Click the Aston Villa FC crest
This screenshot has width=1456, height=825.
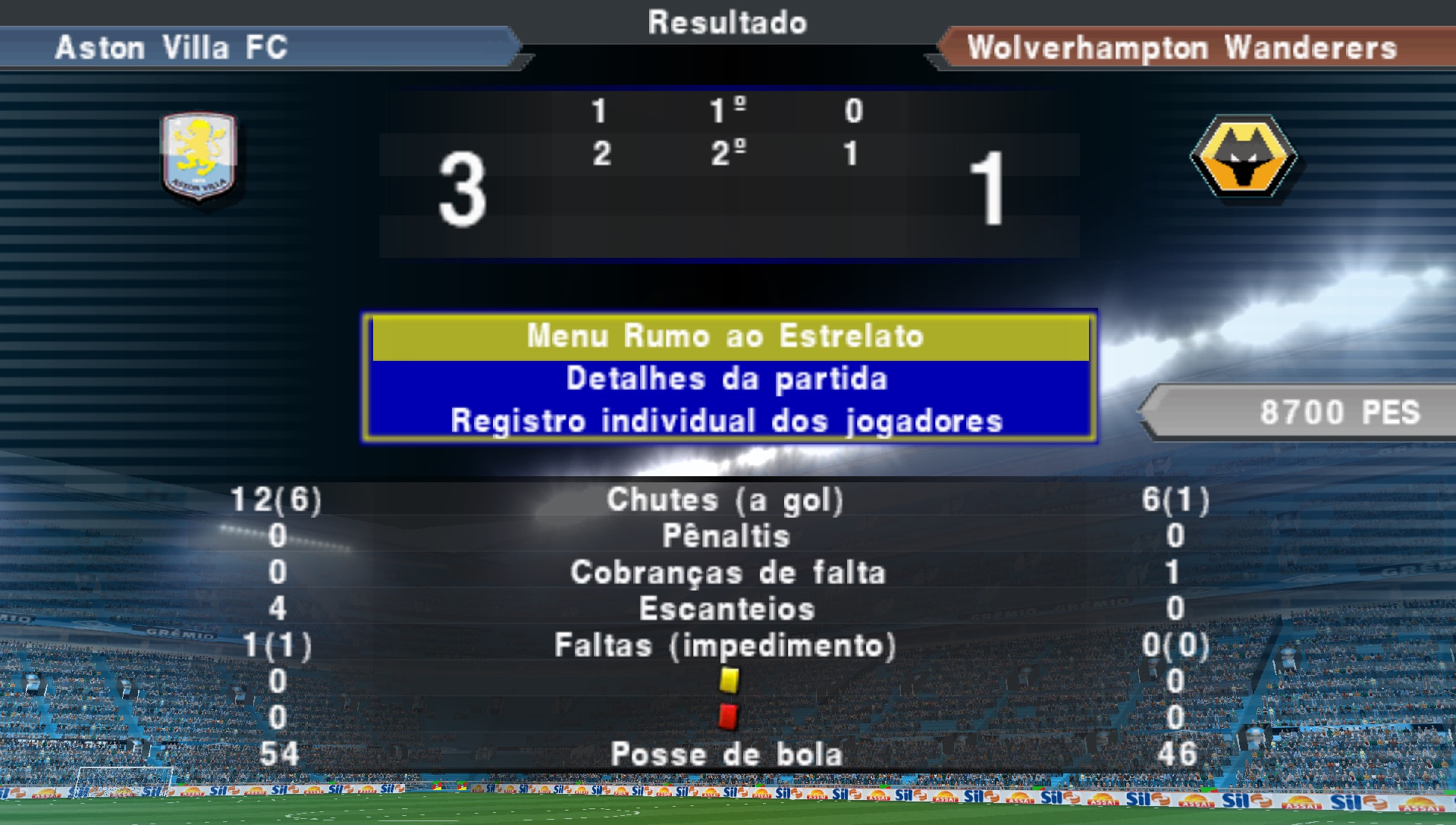(x=199, y=157)
